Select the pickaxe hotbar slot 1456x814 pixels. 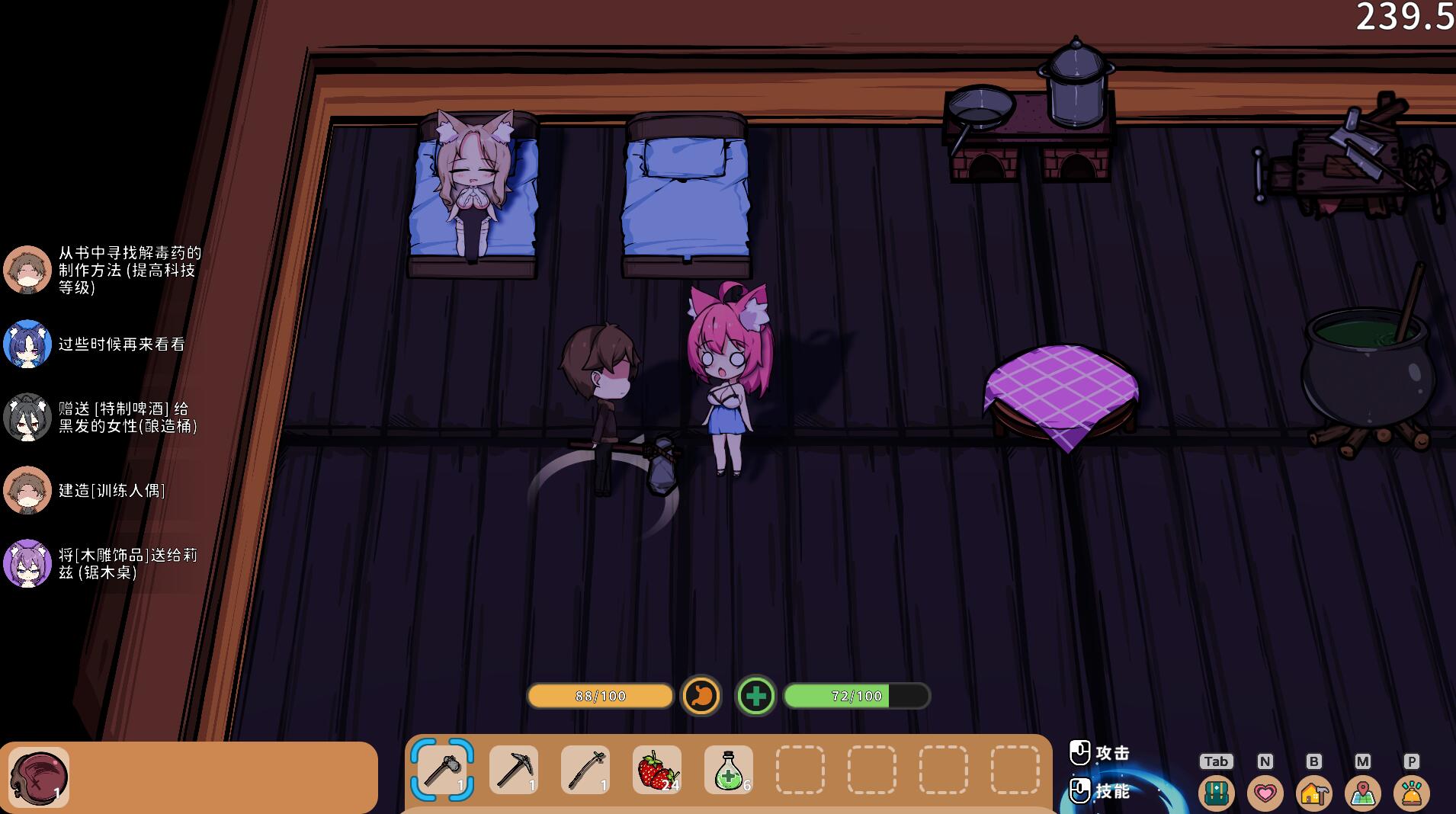tap(514, 770)
